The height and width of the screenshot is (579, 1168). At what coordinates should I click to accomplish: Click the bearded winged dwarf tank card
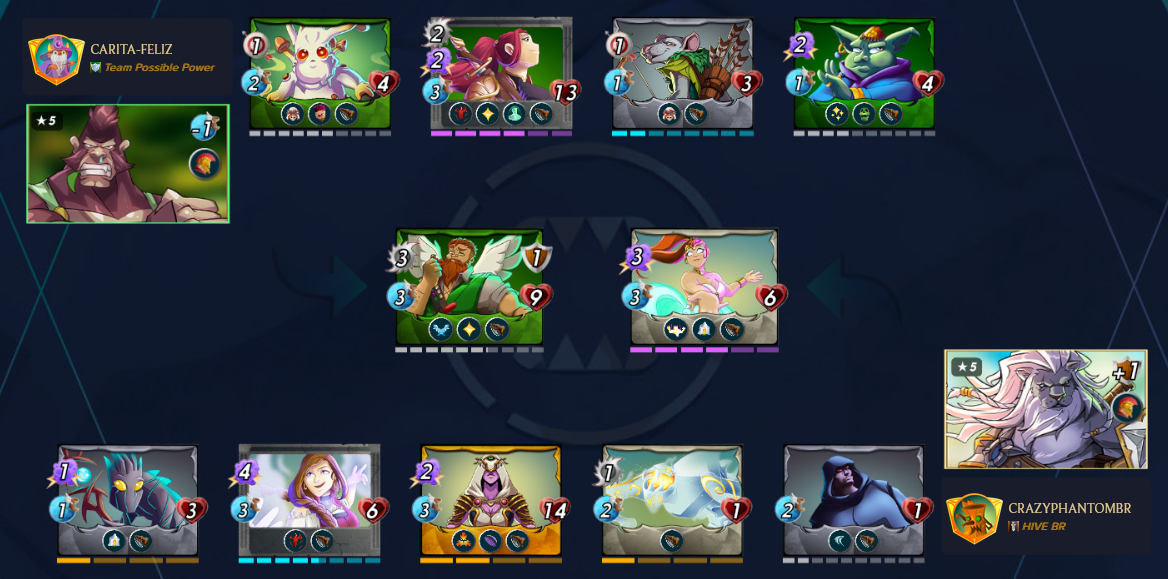coord(469,285)
